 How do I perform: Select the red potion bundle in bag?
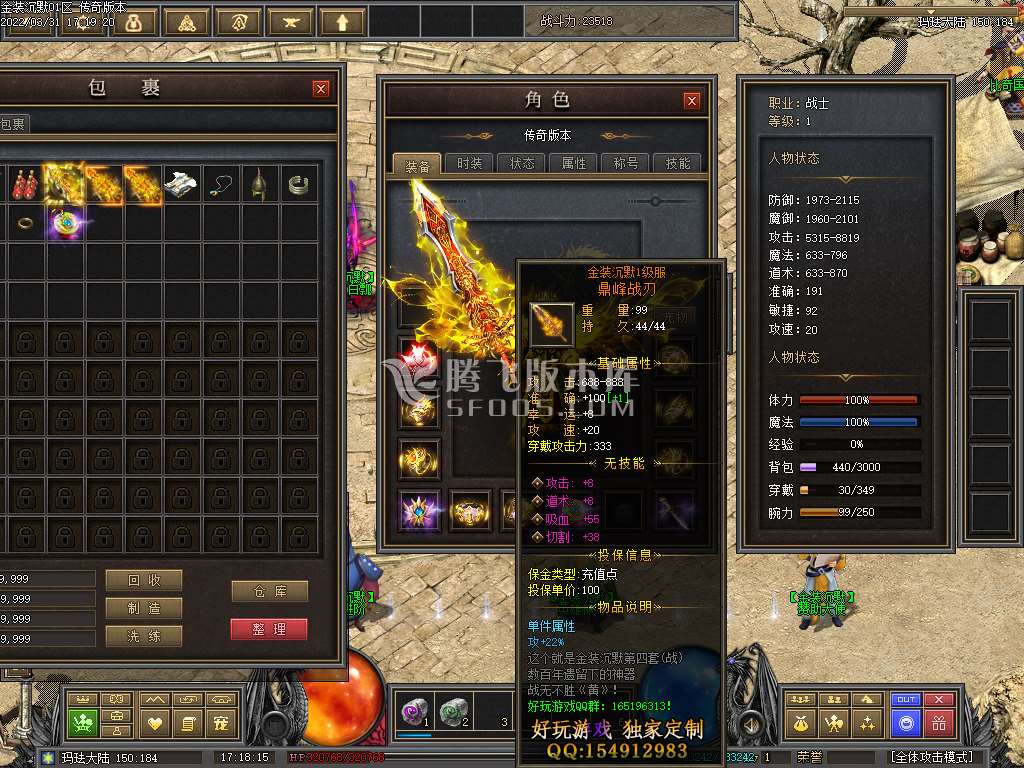click(24, 184)
